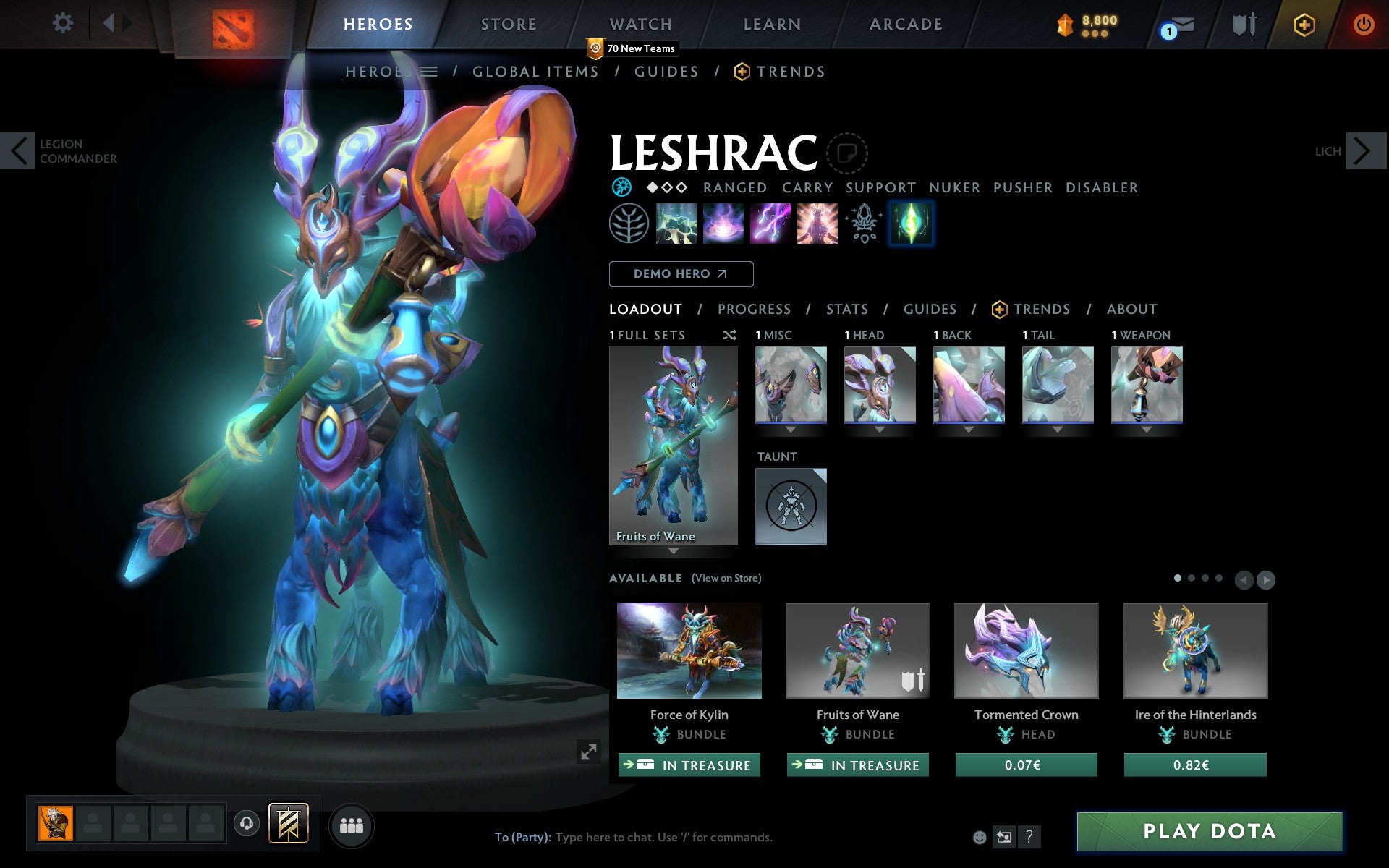The height and width of the screenshot is (868, 1389).
Task: Click the hero talent tree icon
Action: pyautogui.click(x=628, y=224)
